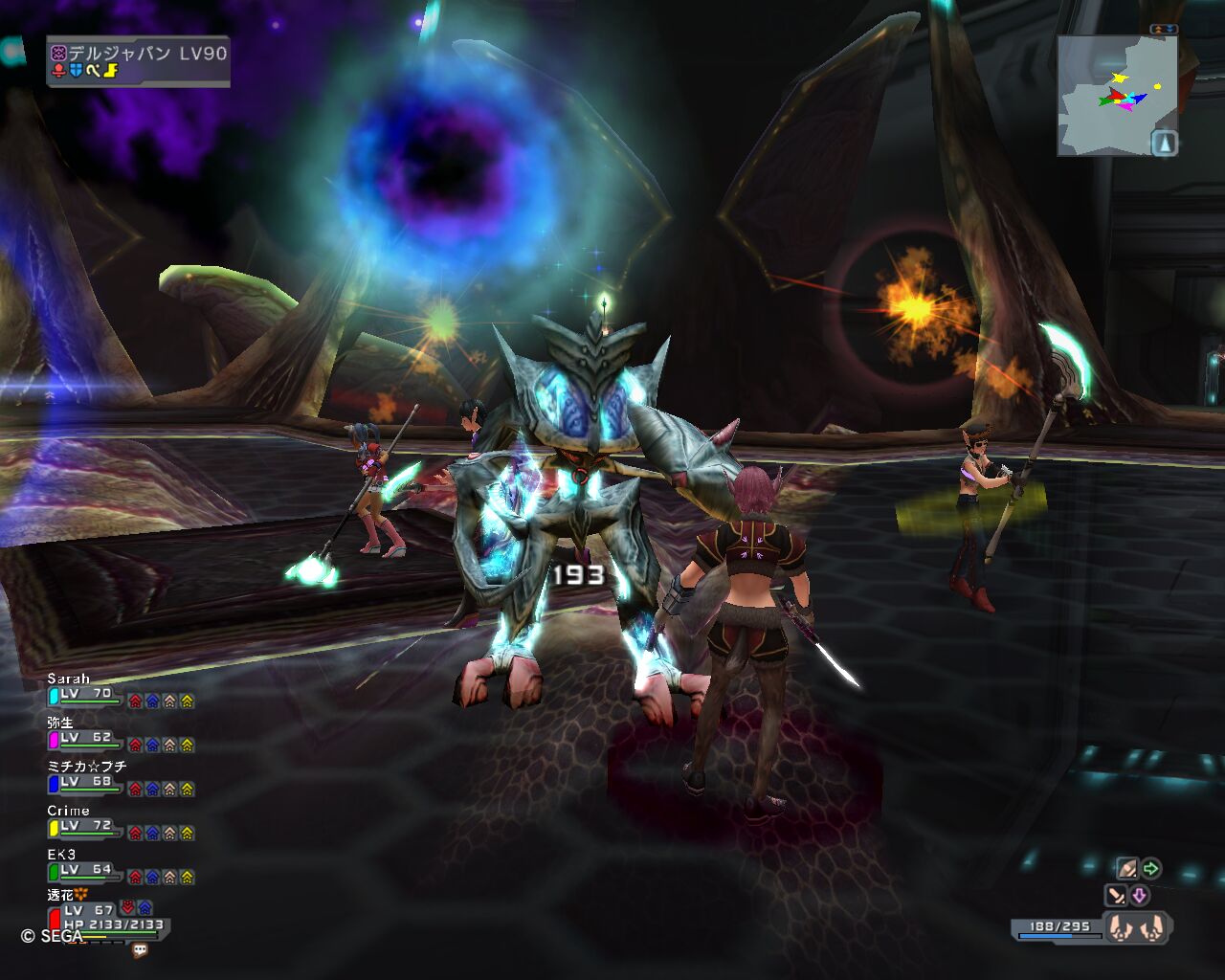Click Sarah's red attack buff icon

[135, 701]
